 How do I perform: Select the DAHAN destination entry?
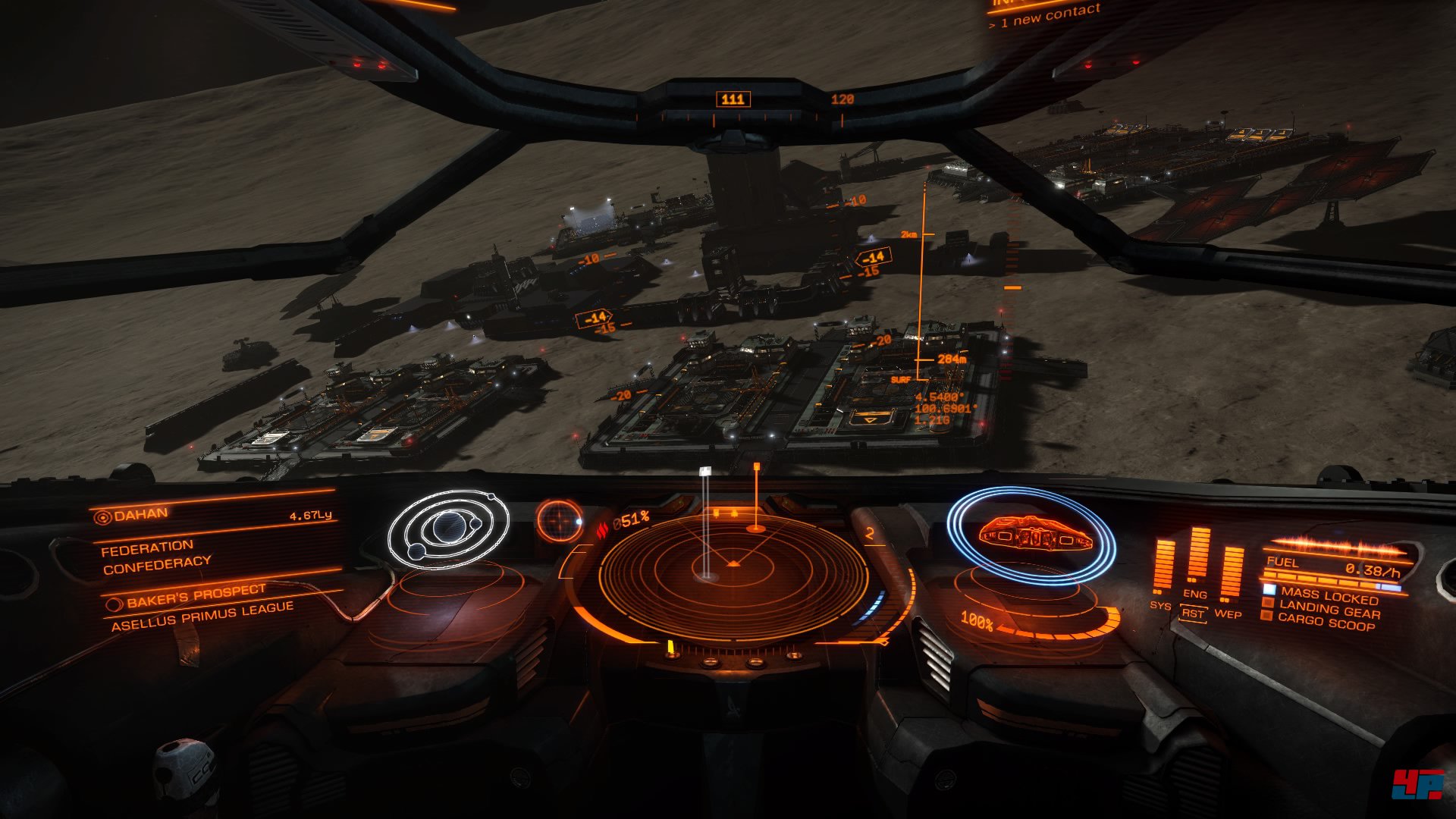click(x=142, y=515)
